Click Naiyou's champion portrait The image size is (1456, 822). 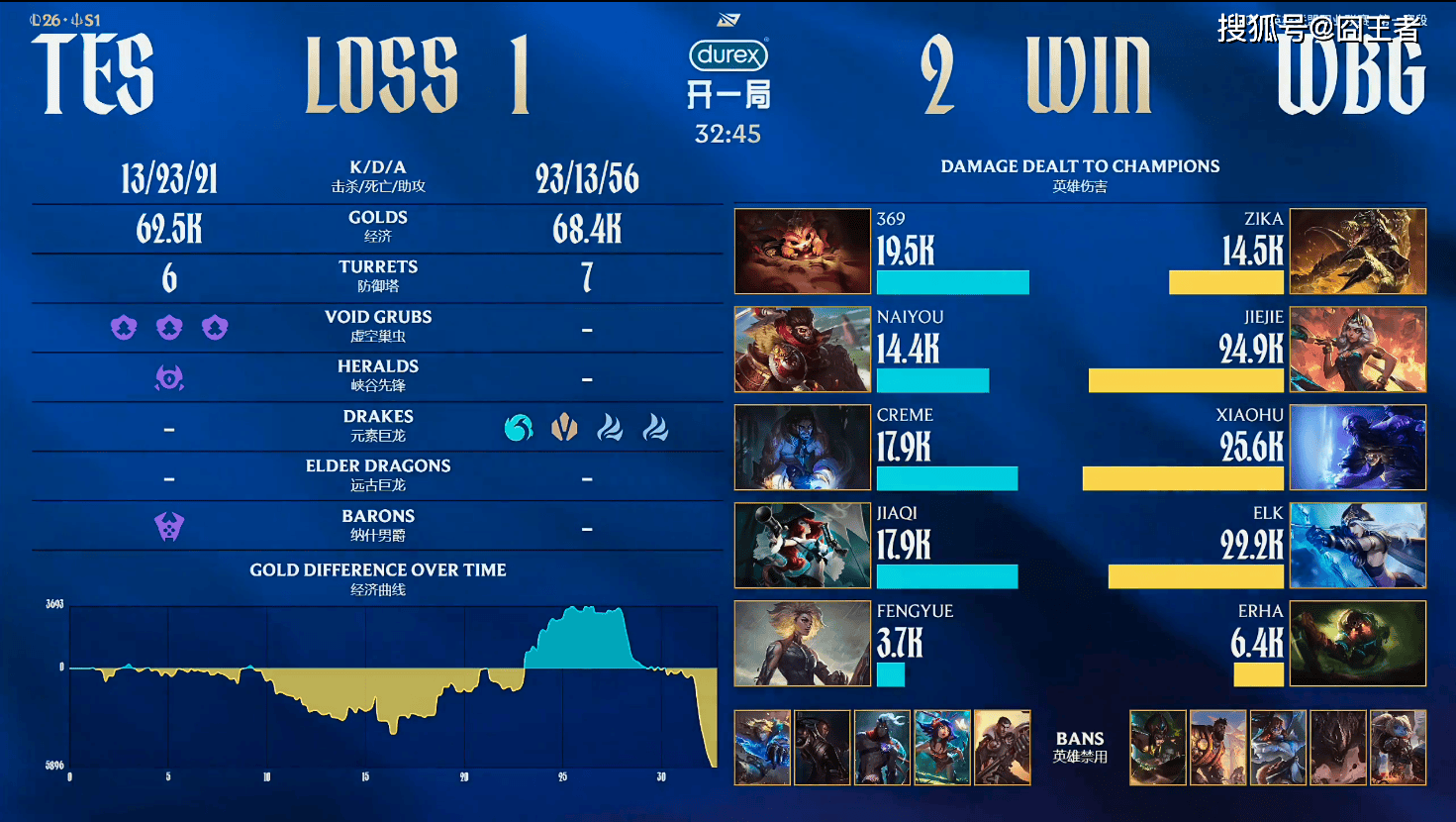pos(803,349)
